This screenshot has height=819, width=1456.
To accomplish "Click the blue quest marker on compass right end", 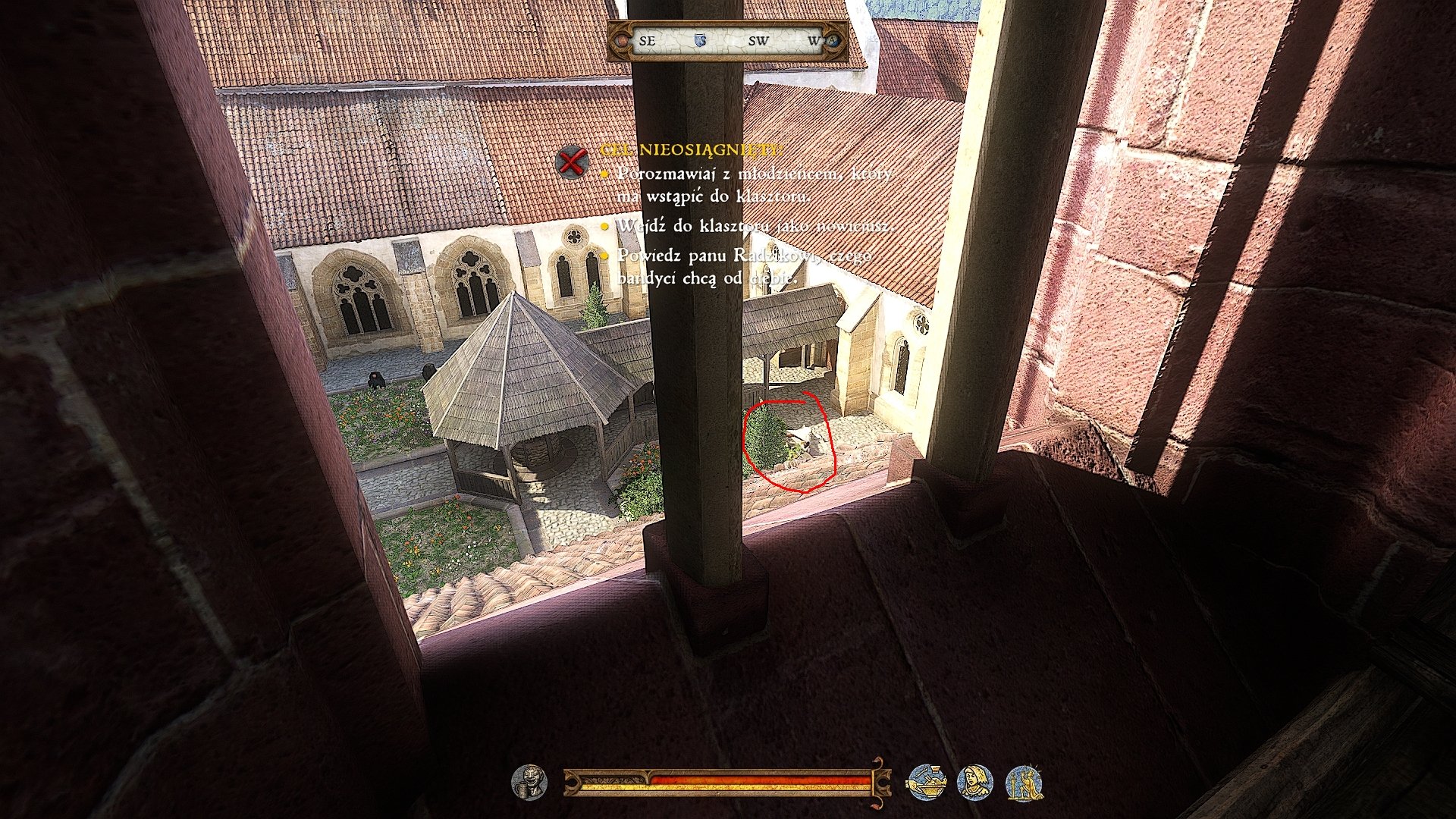I will coord(833,41).
